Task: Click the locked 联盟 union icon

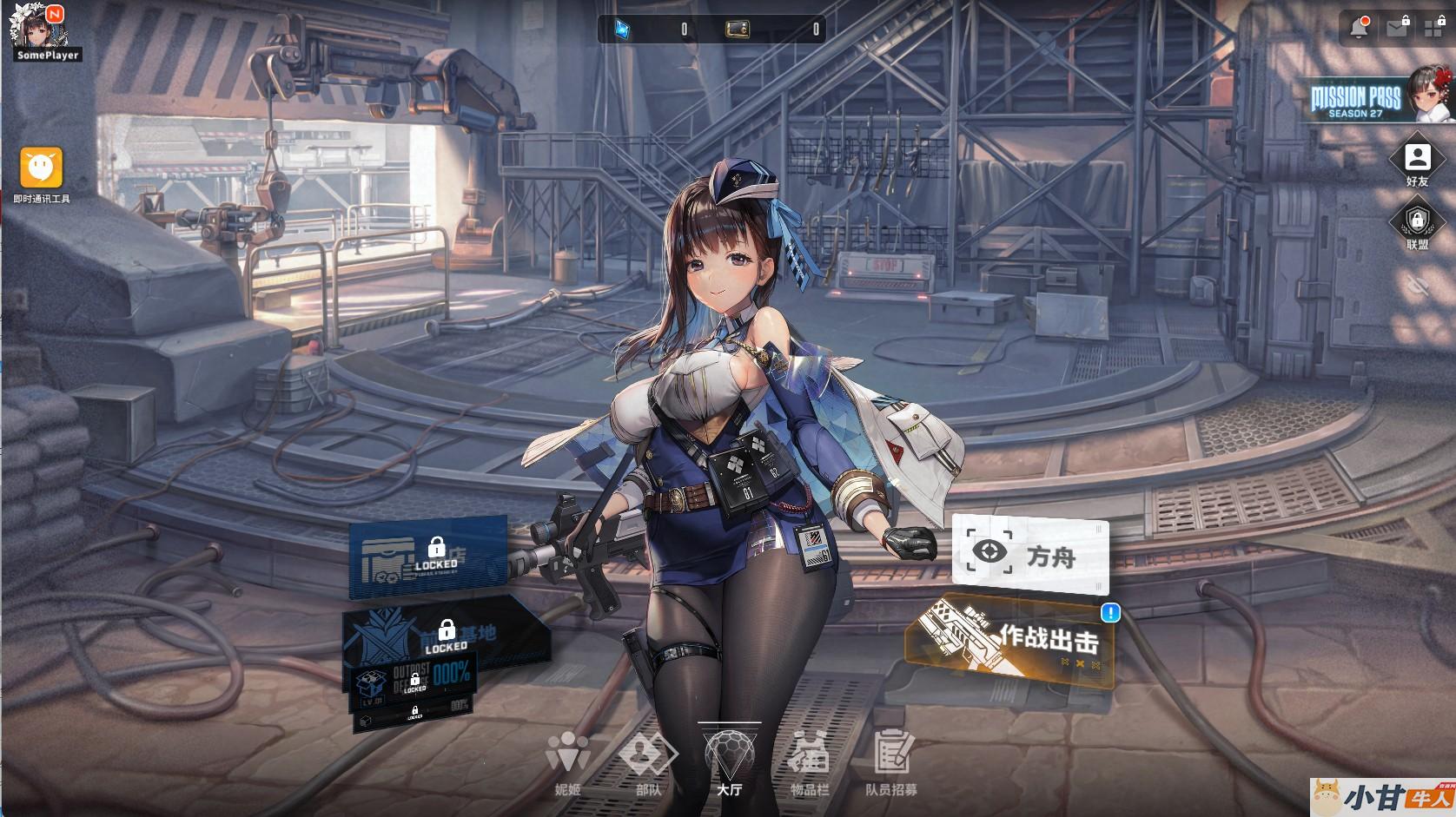Action: tap(1417, 224)
